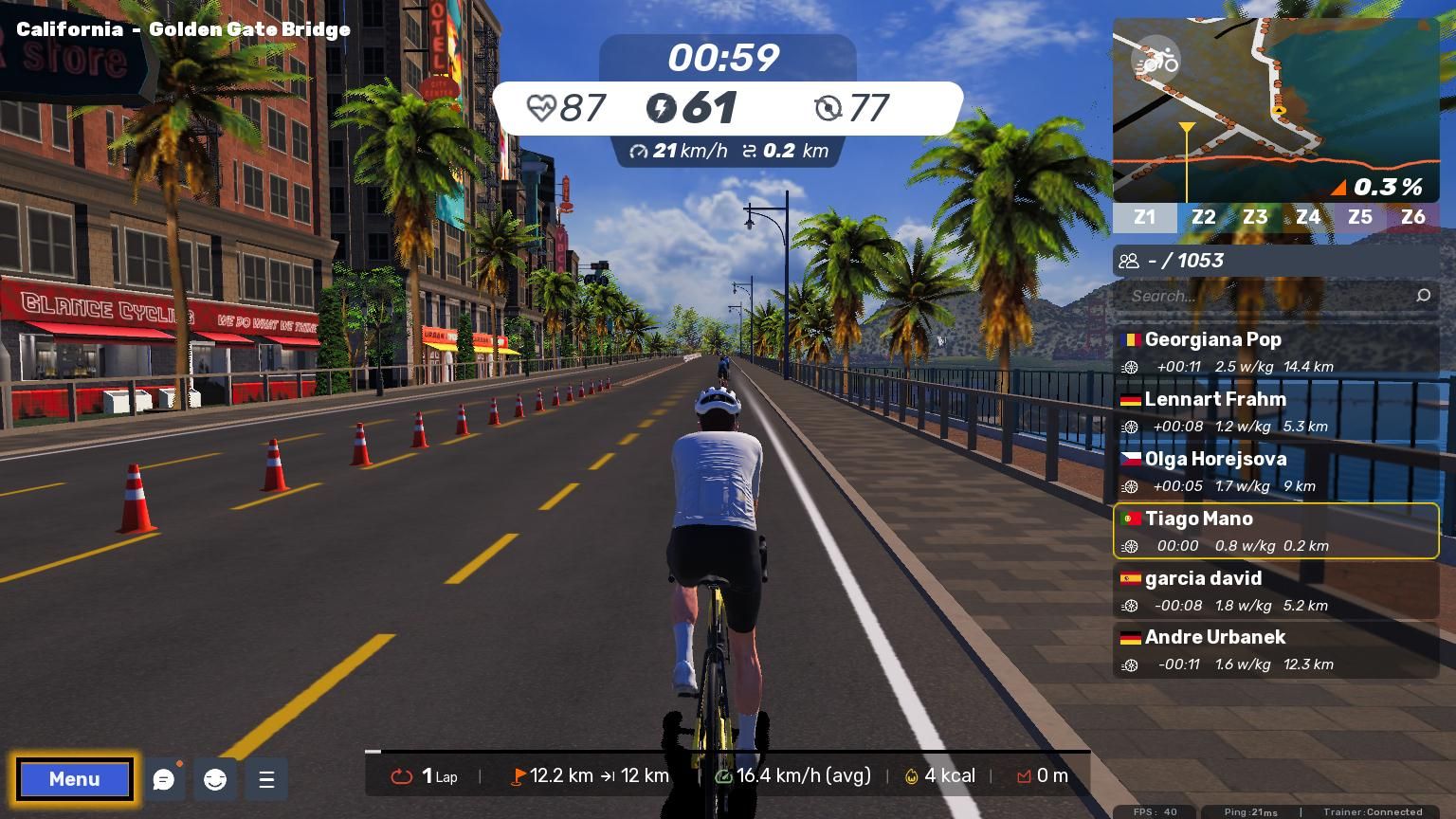The height and width of the screenshot is (819, 1456).
Task: Toggle the cyclist view icon on minimap
Action: coord(1156,62)
